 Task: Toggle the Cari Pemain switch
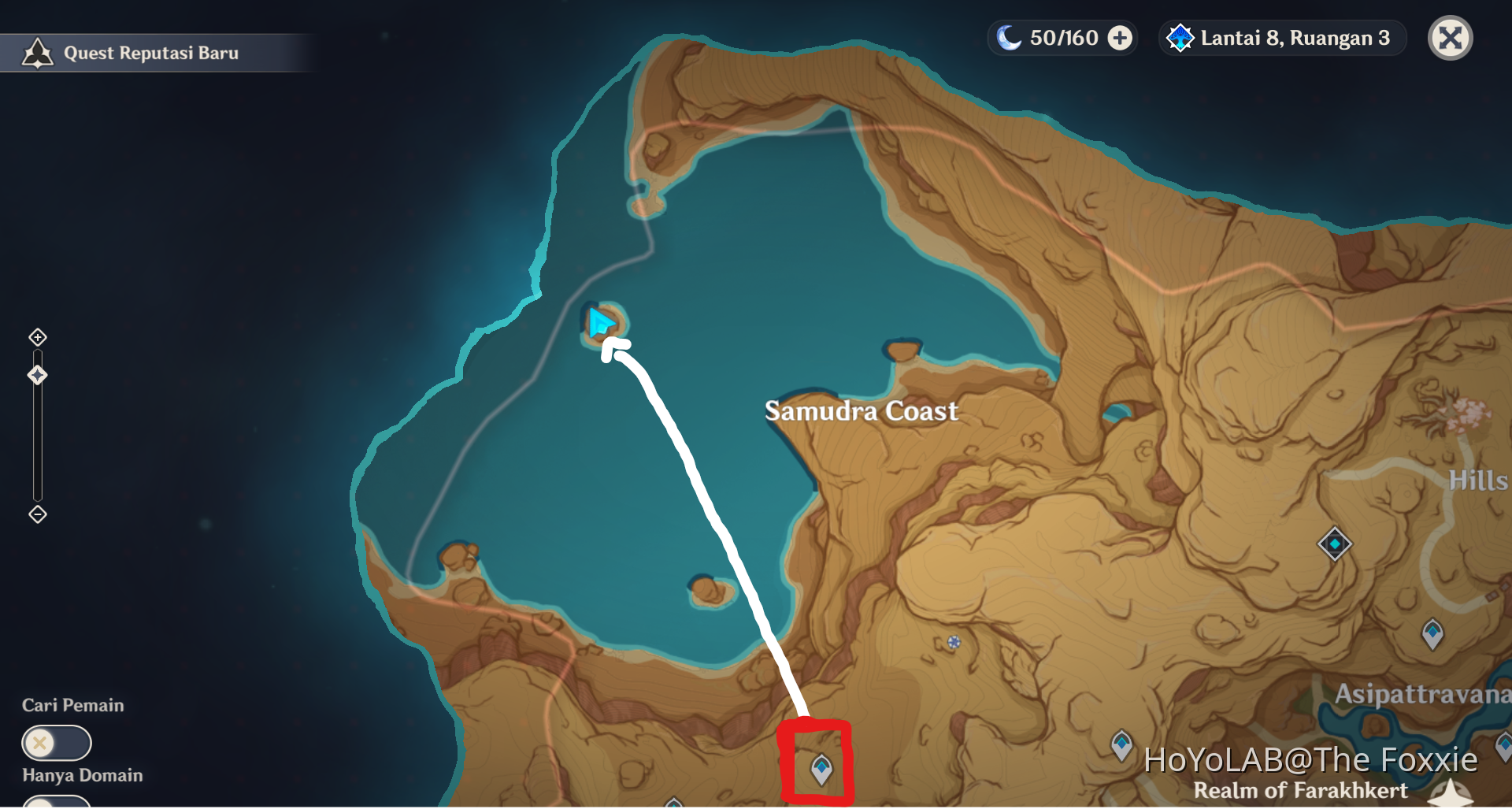click(x=57, y=742)
